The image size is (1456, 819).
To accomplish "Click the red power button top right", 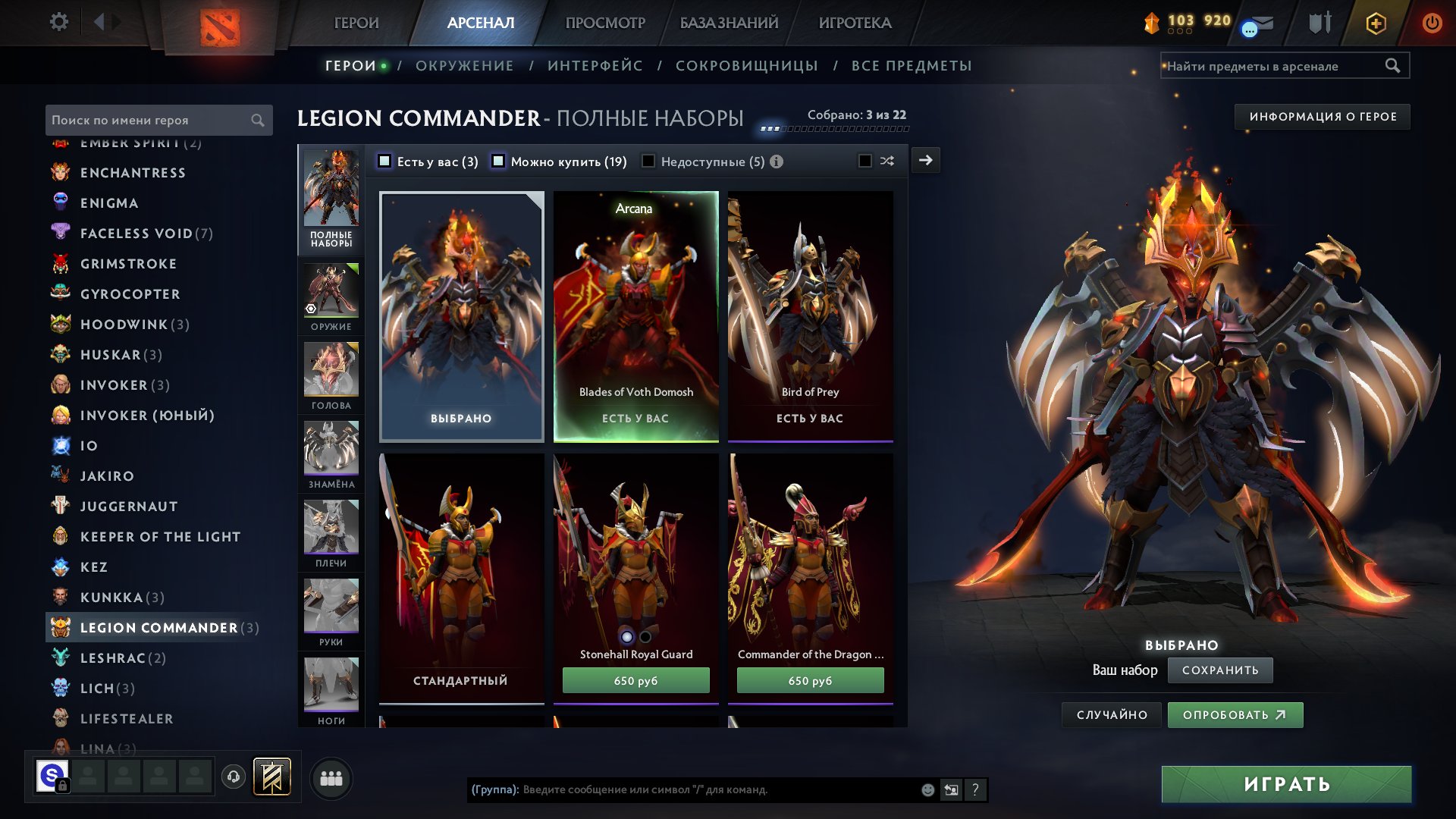I will [x=1432, y=23].
